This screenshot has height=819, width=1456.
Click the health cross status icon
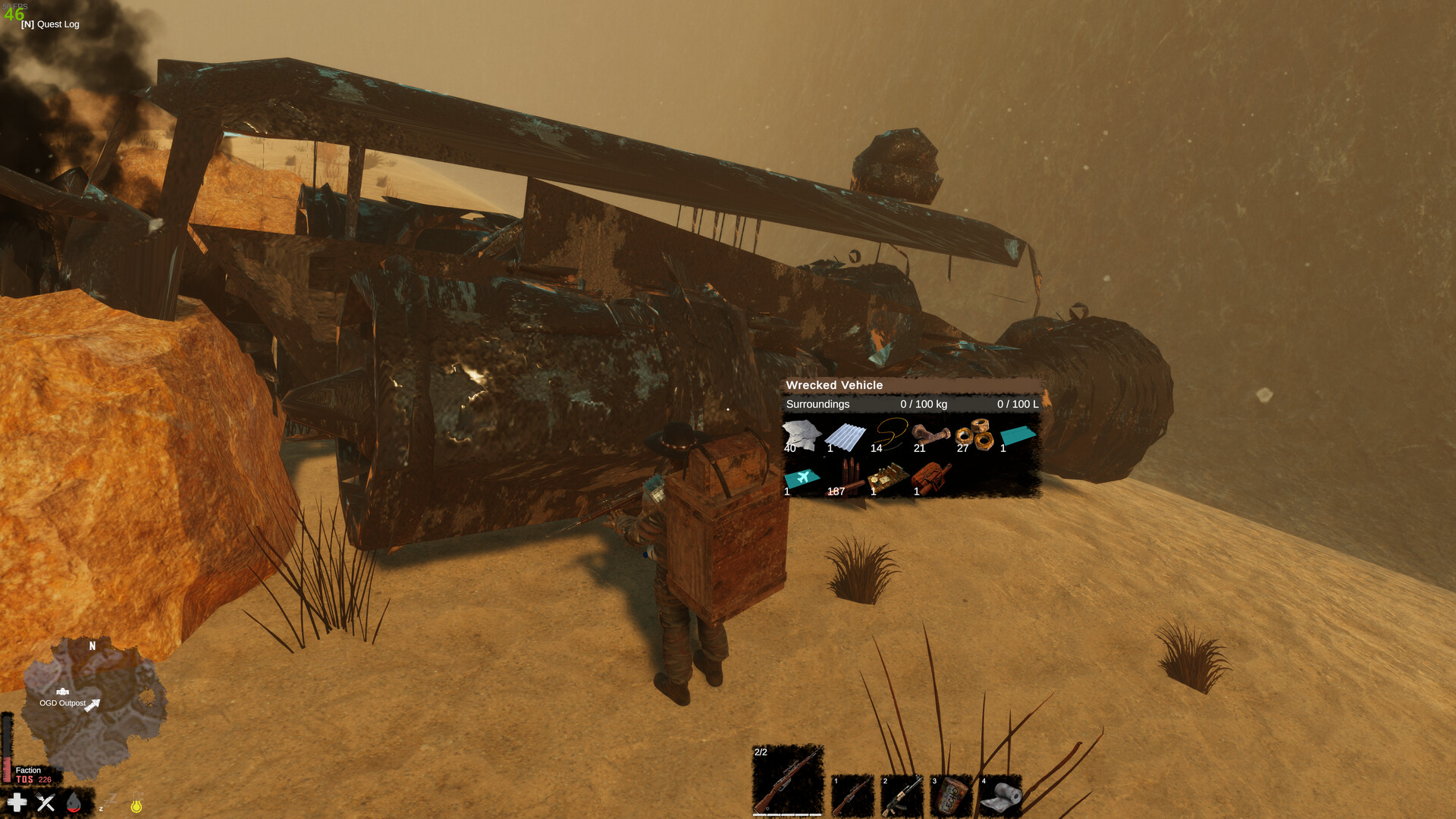[17, 802]
